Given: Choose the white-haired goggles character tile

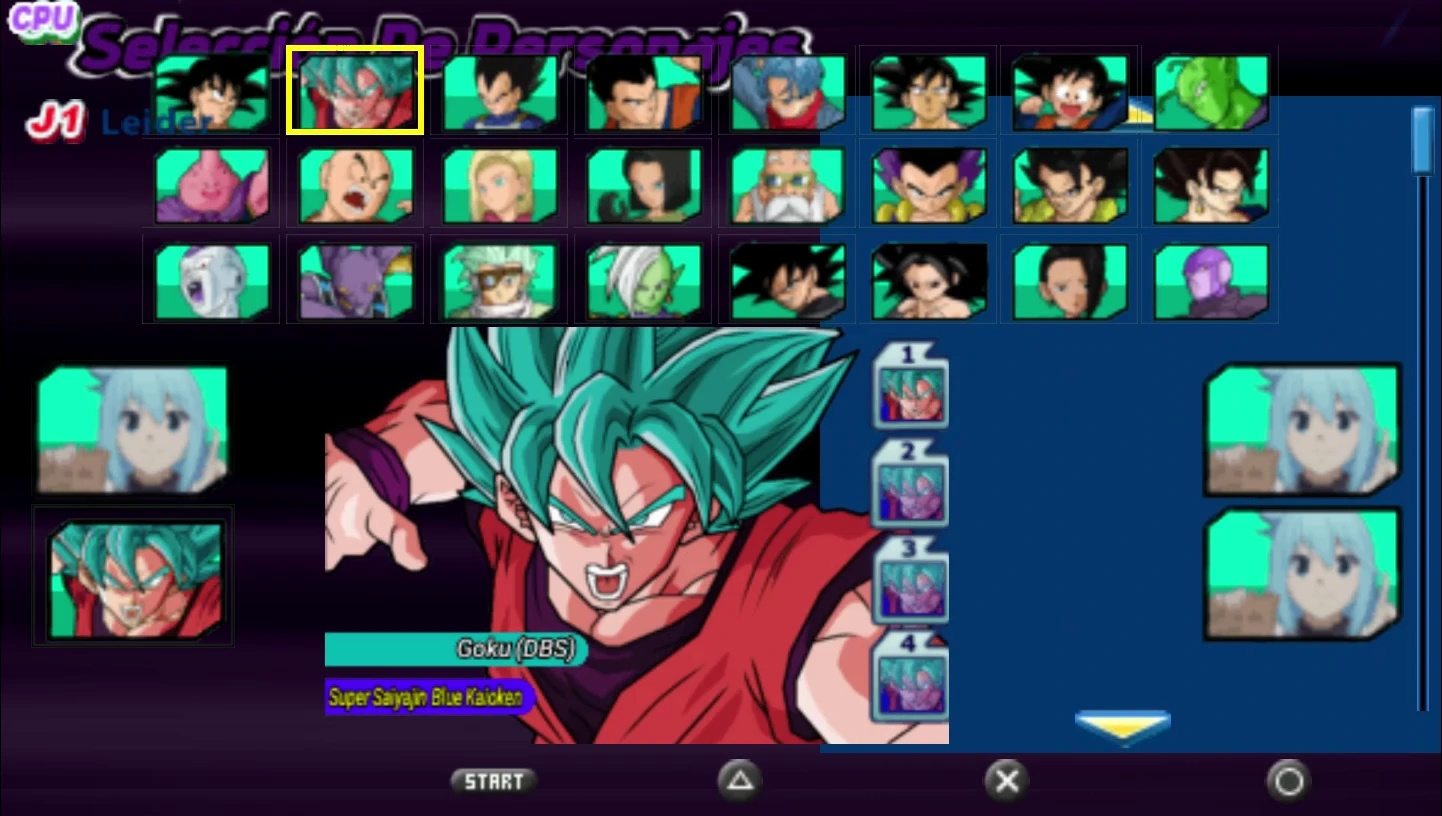Looking at the screenshot, I should (499, 280).
